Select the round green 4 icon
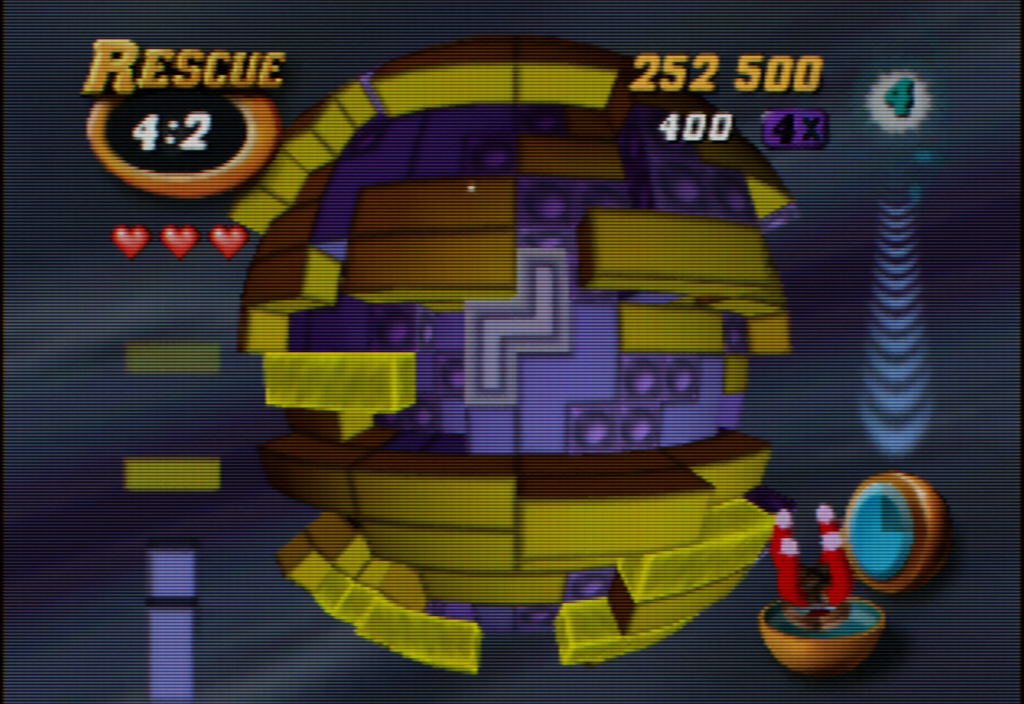 tap(899, 99)
